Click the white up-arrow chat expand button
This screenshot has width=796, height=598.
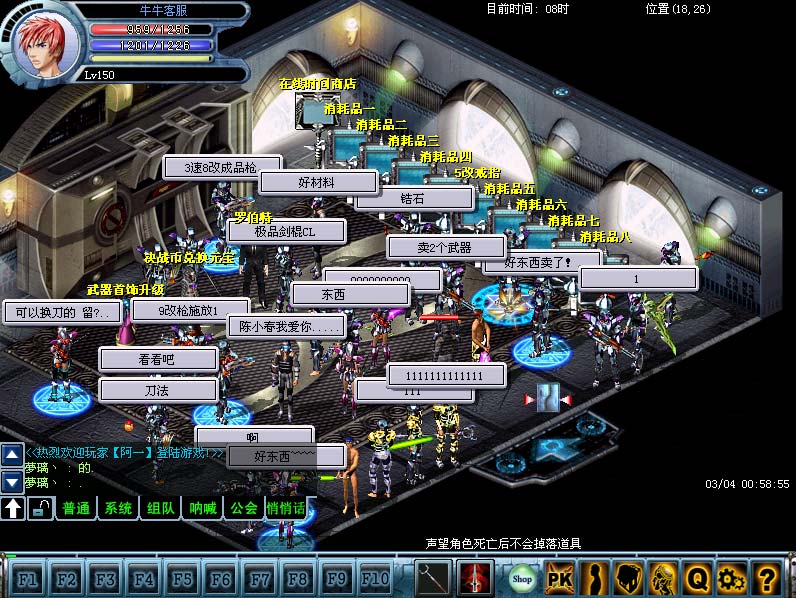pos(13,509)
